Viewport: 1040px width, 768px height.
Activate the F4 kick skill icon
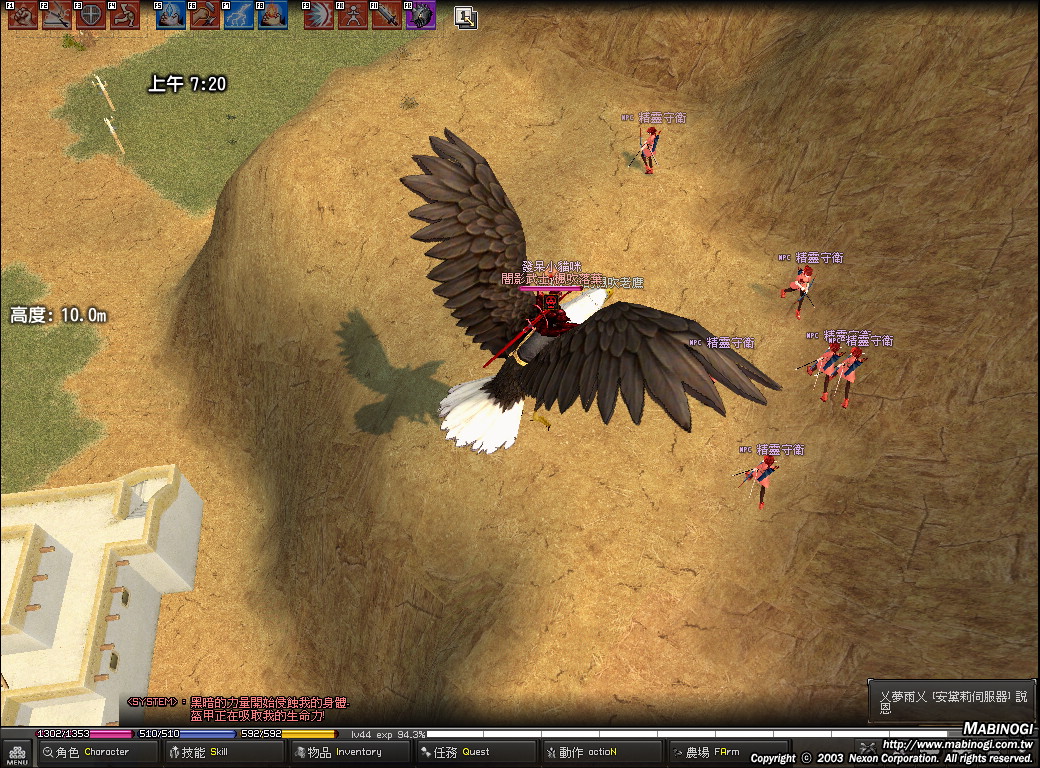pyautogui.click(x=124, y=15)
